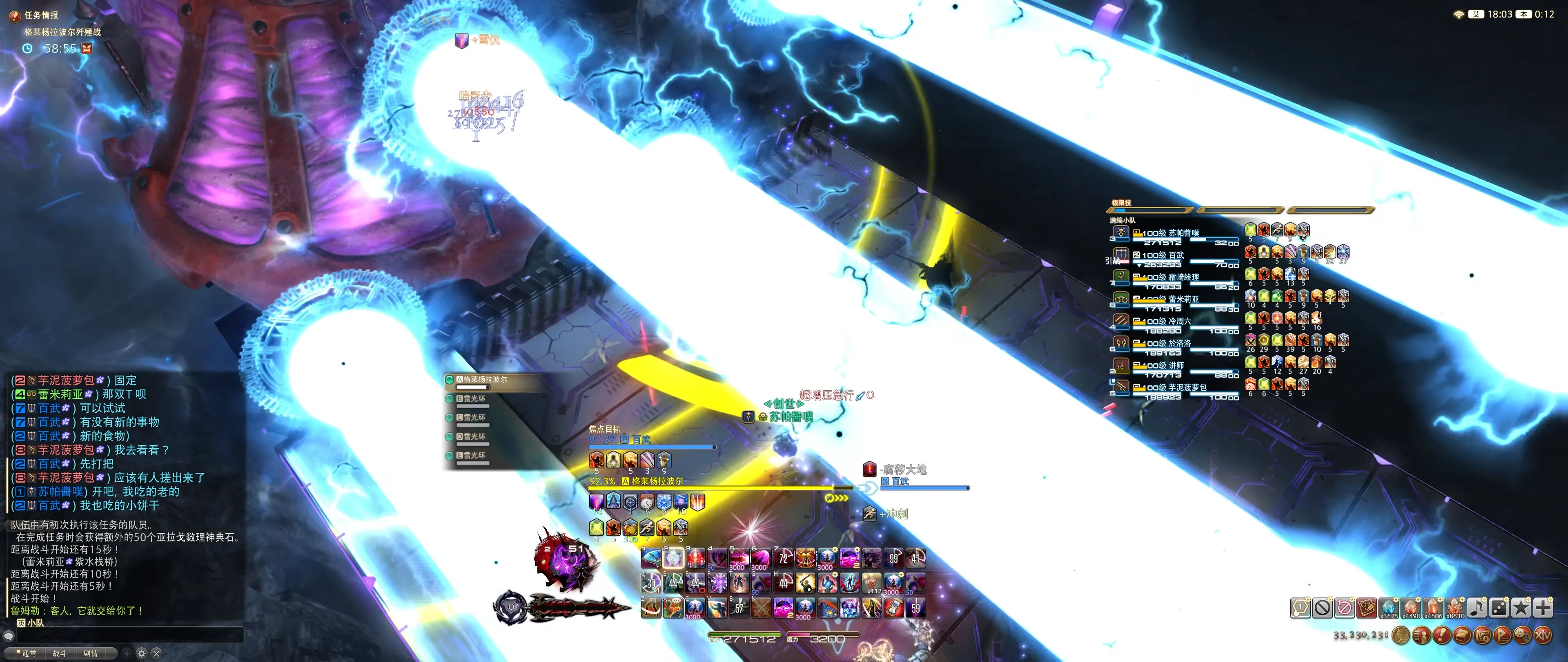The width and height of the screenshot is (1568, 662).
Task: Close the chat log with X button
Action: coord(156,653)
